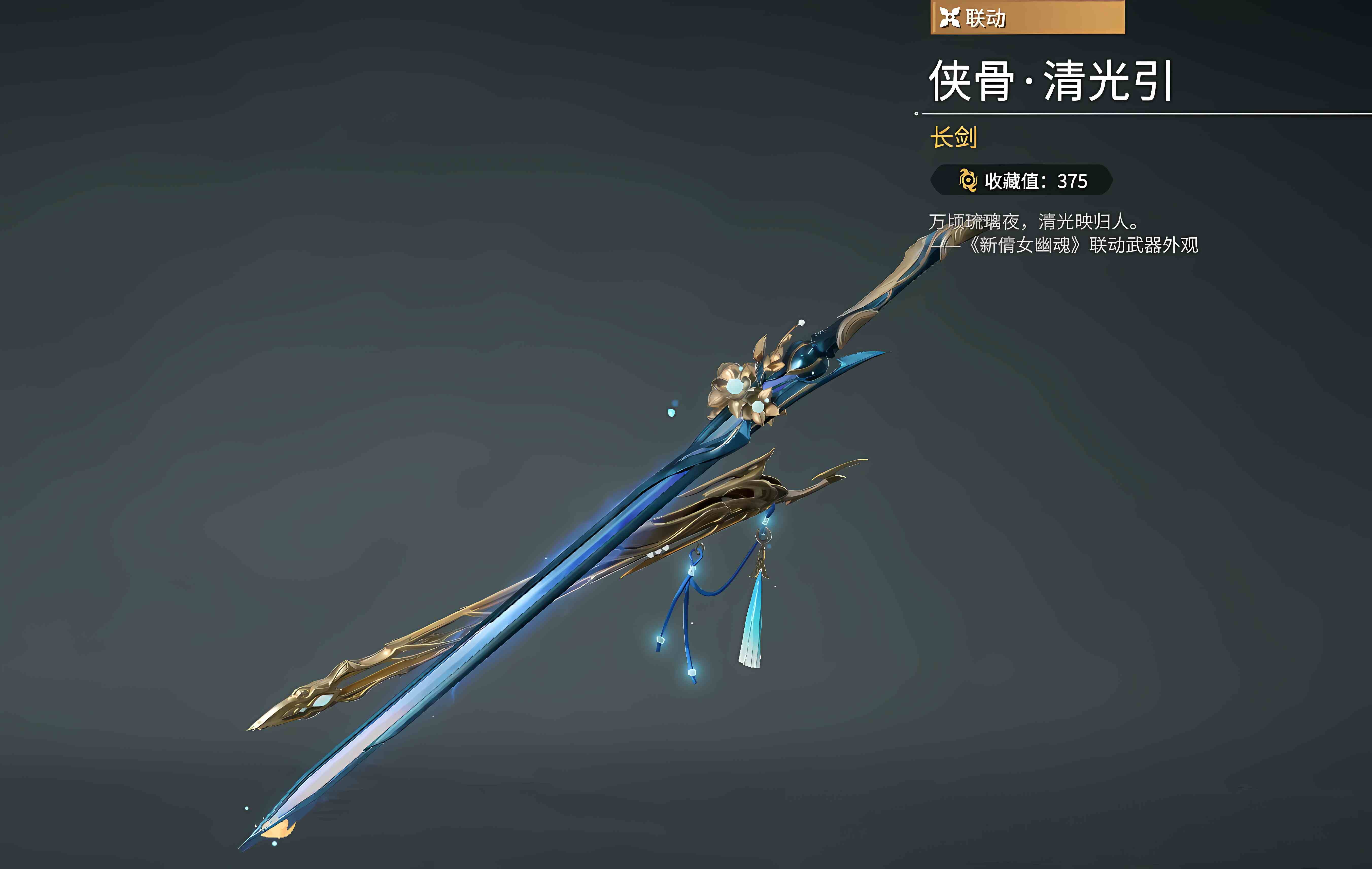Click the 联动 collaboration tag

click(x=1027, y=18)
